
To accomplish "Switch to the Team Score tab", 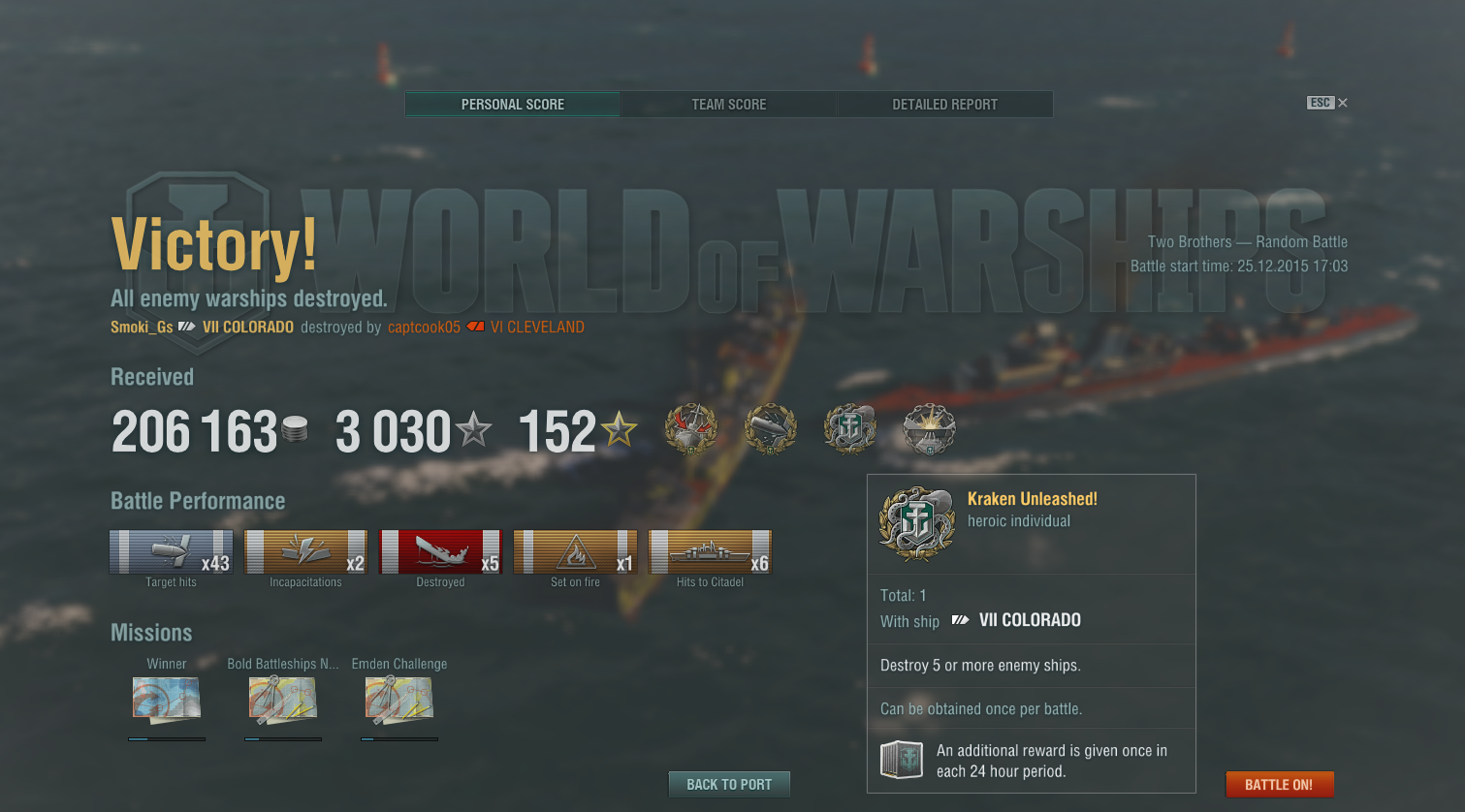I will 728,105.
